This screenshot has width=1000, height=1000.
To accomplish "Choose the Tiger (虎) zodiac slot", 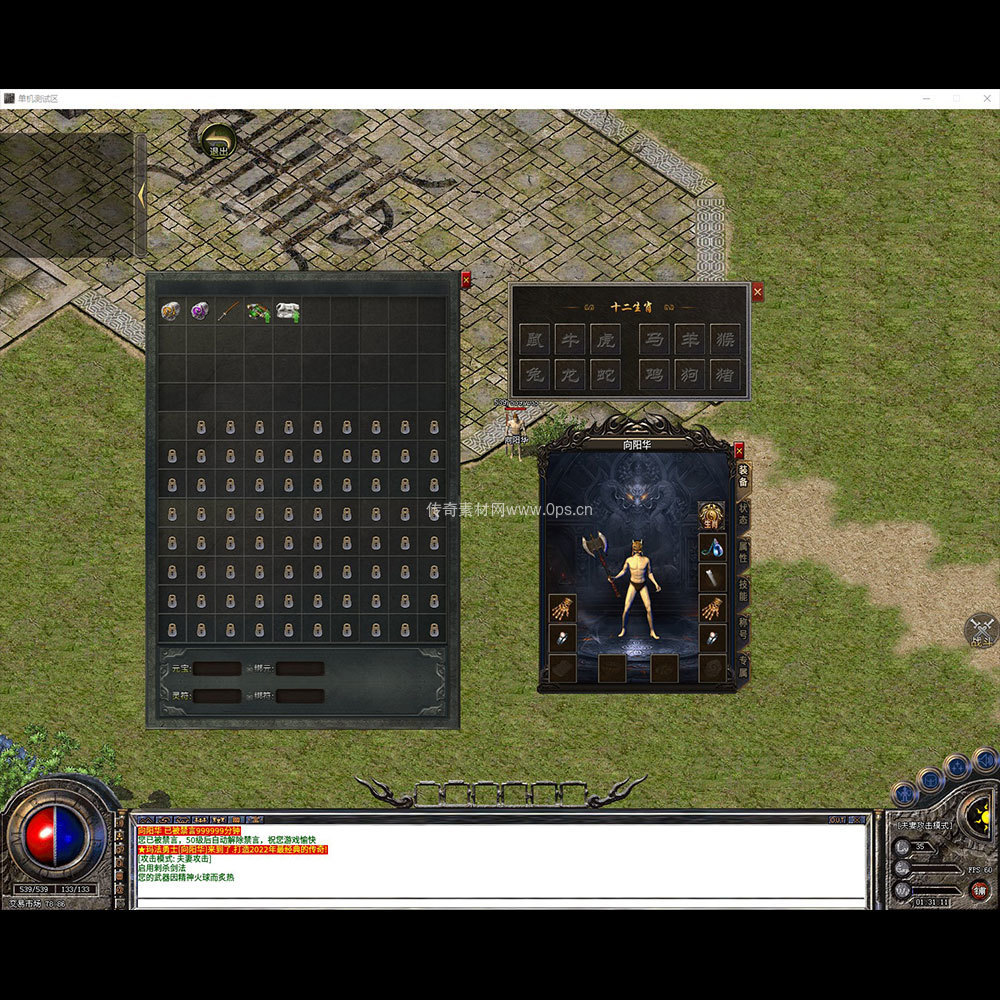I will (x=605, y=341).
